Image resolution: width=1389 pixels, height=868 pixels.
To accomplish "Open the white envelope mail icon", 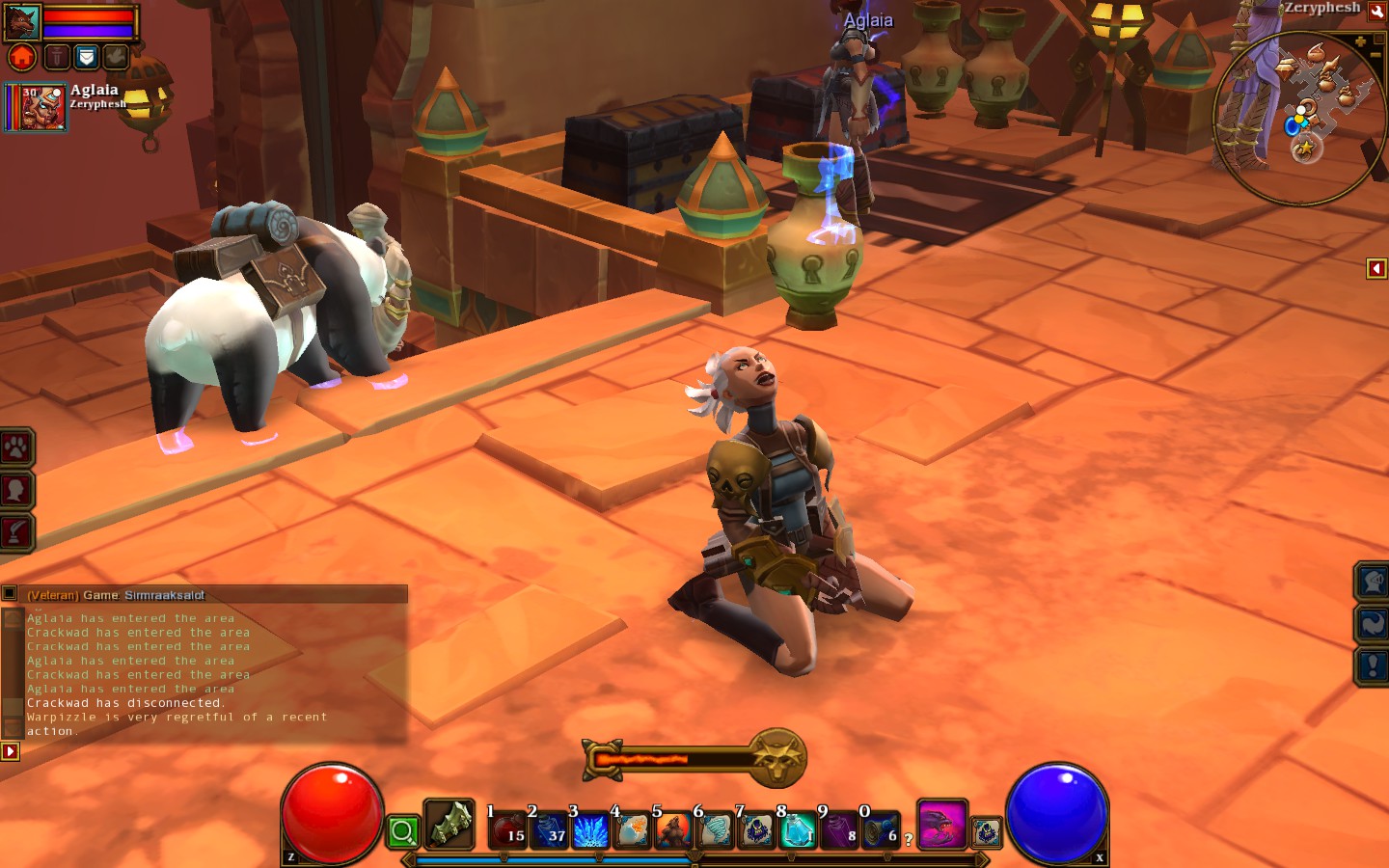I will [86, 58].
